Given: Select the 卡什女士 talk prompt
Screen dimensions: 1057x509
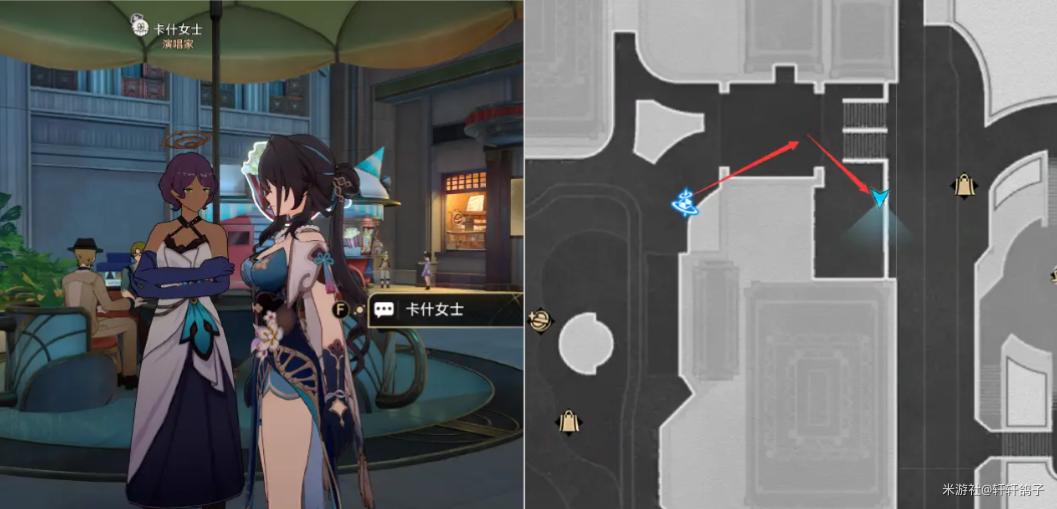Looking at the screenshot, I should 432,310.
